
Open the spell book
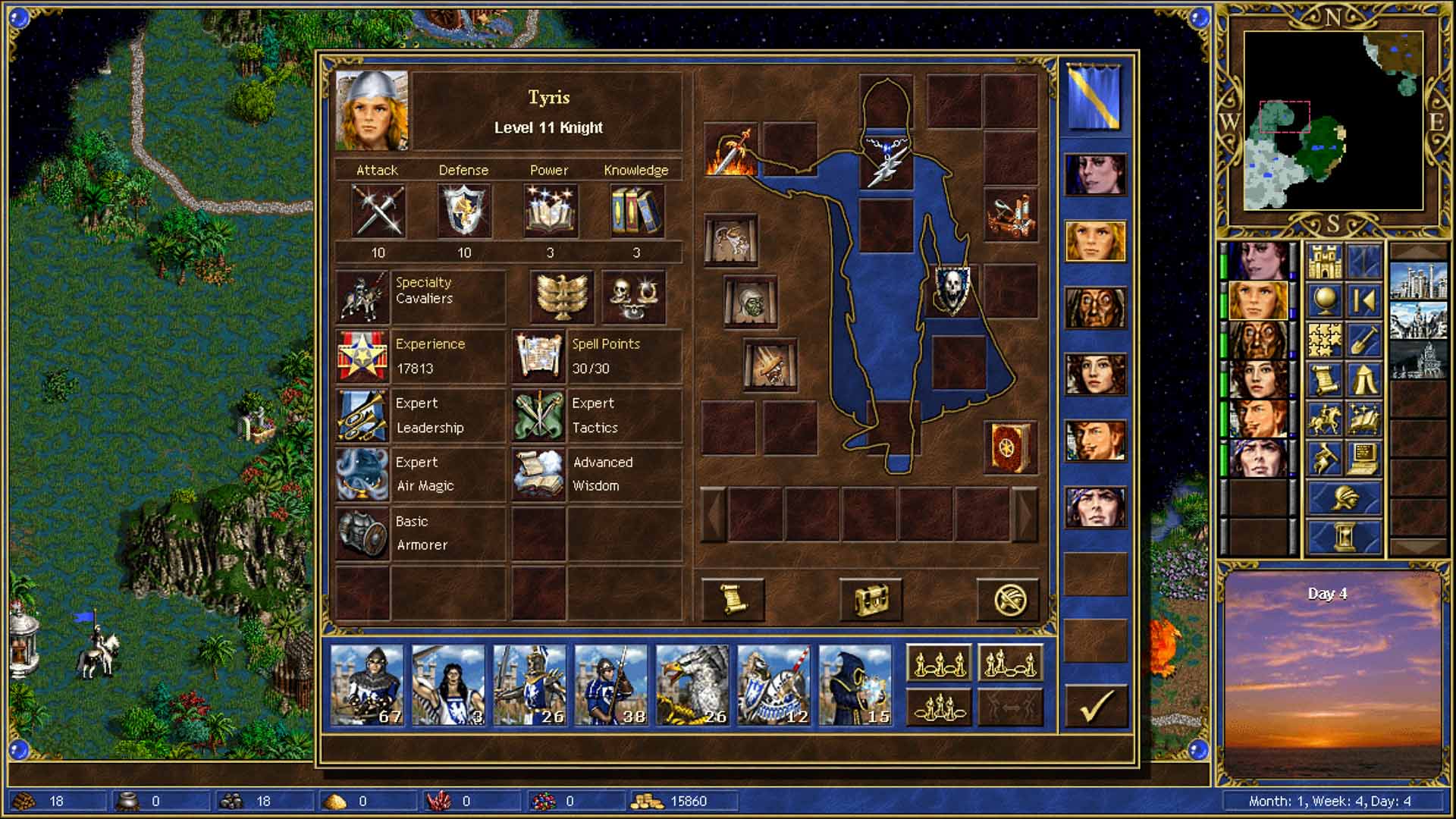pos(1010,447)
